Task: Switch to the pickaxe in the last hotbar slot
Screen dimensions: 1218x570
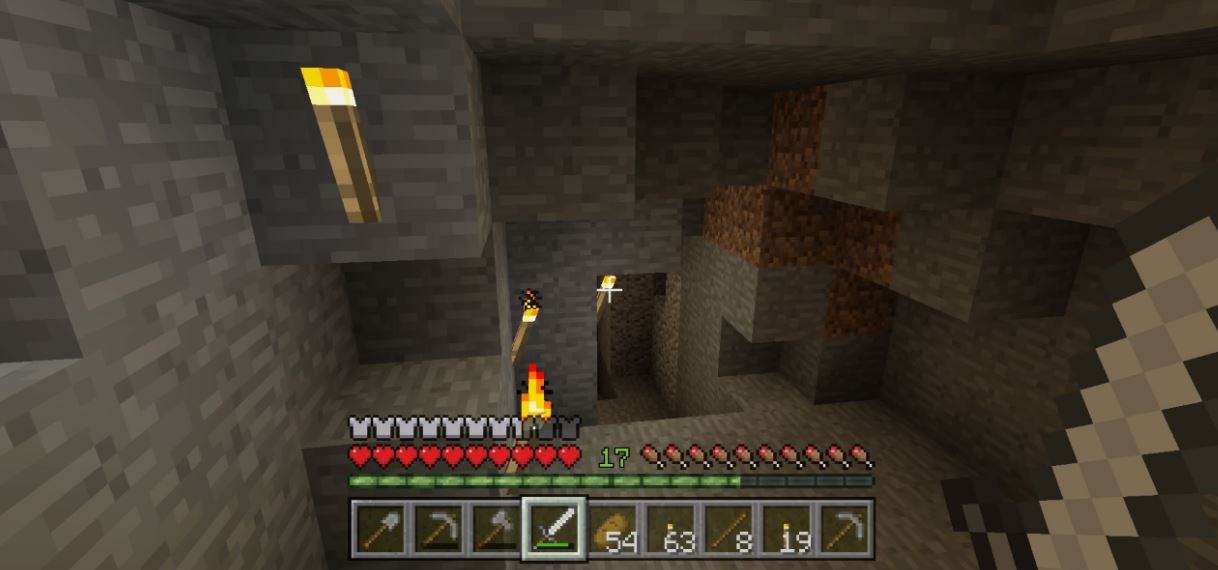Action: point(844,528)
